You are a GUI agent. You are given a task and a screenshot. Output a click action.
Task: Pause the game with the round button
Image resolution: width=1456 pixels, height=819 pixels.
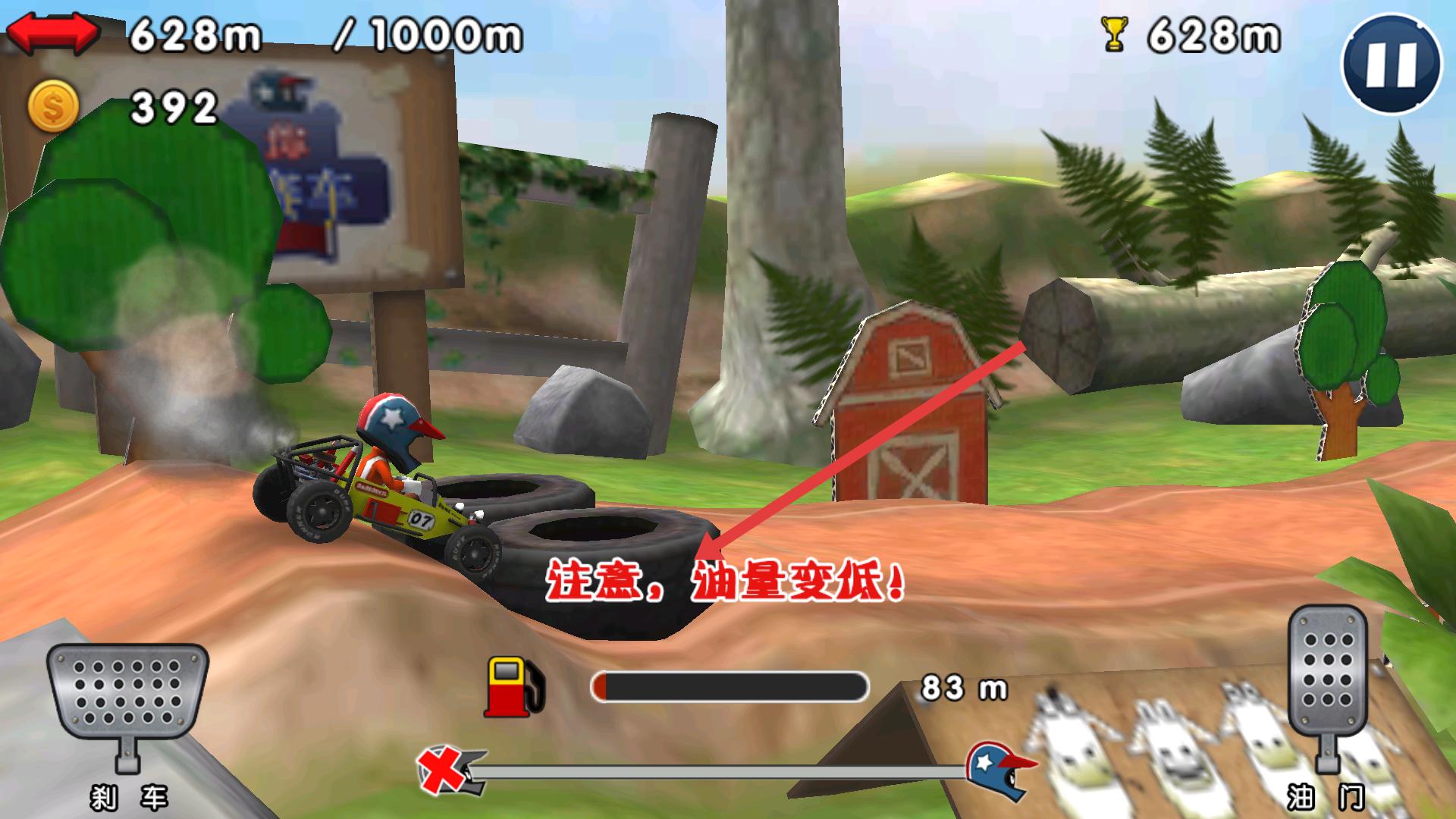(x=1391, y=64)
